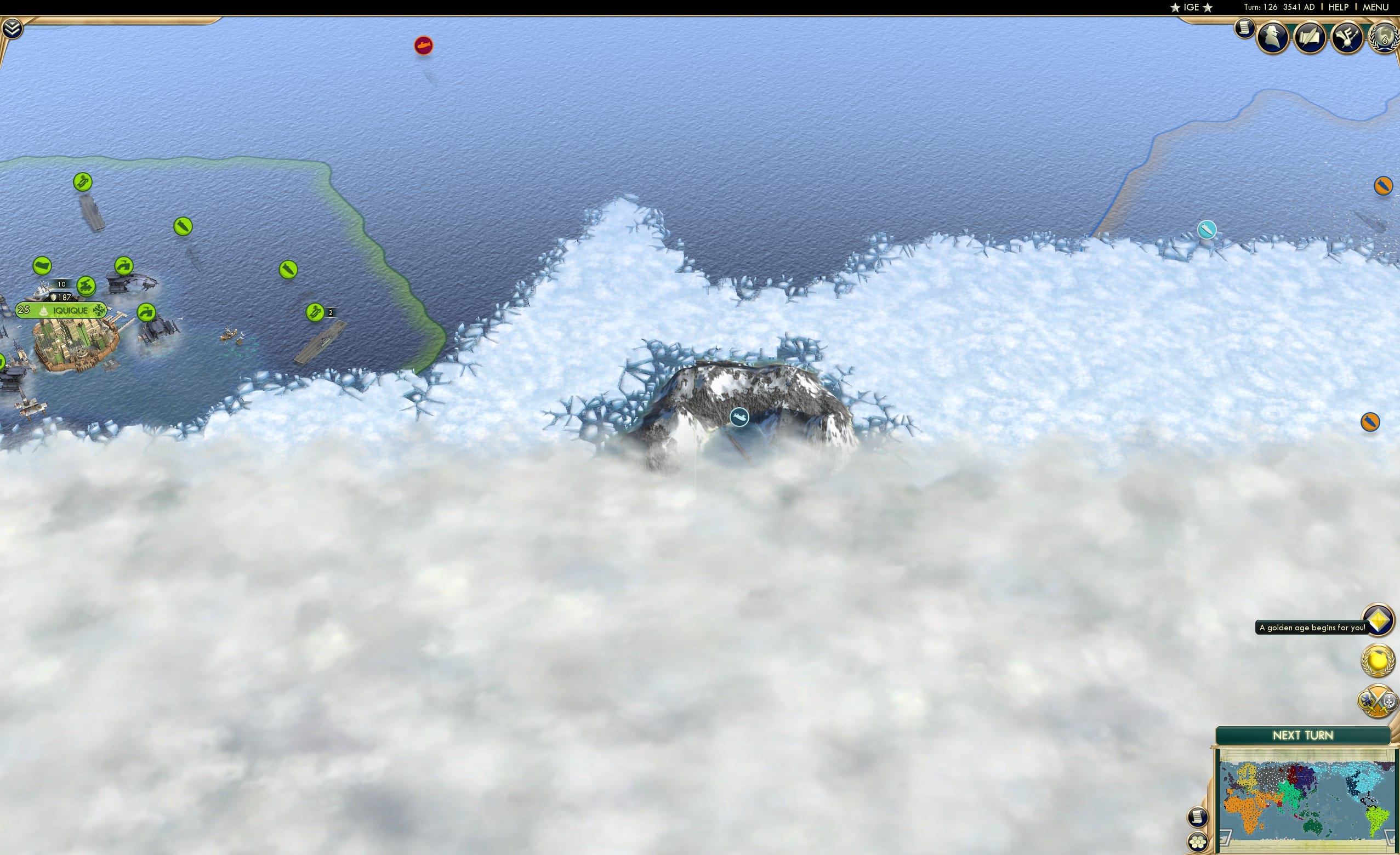
Task: Open the Espionage overview spy icon
Action: click(1273, 35)
